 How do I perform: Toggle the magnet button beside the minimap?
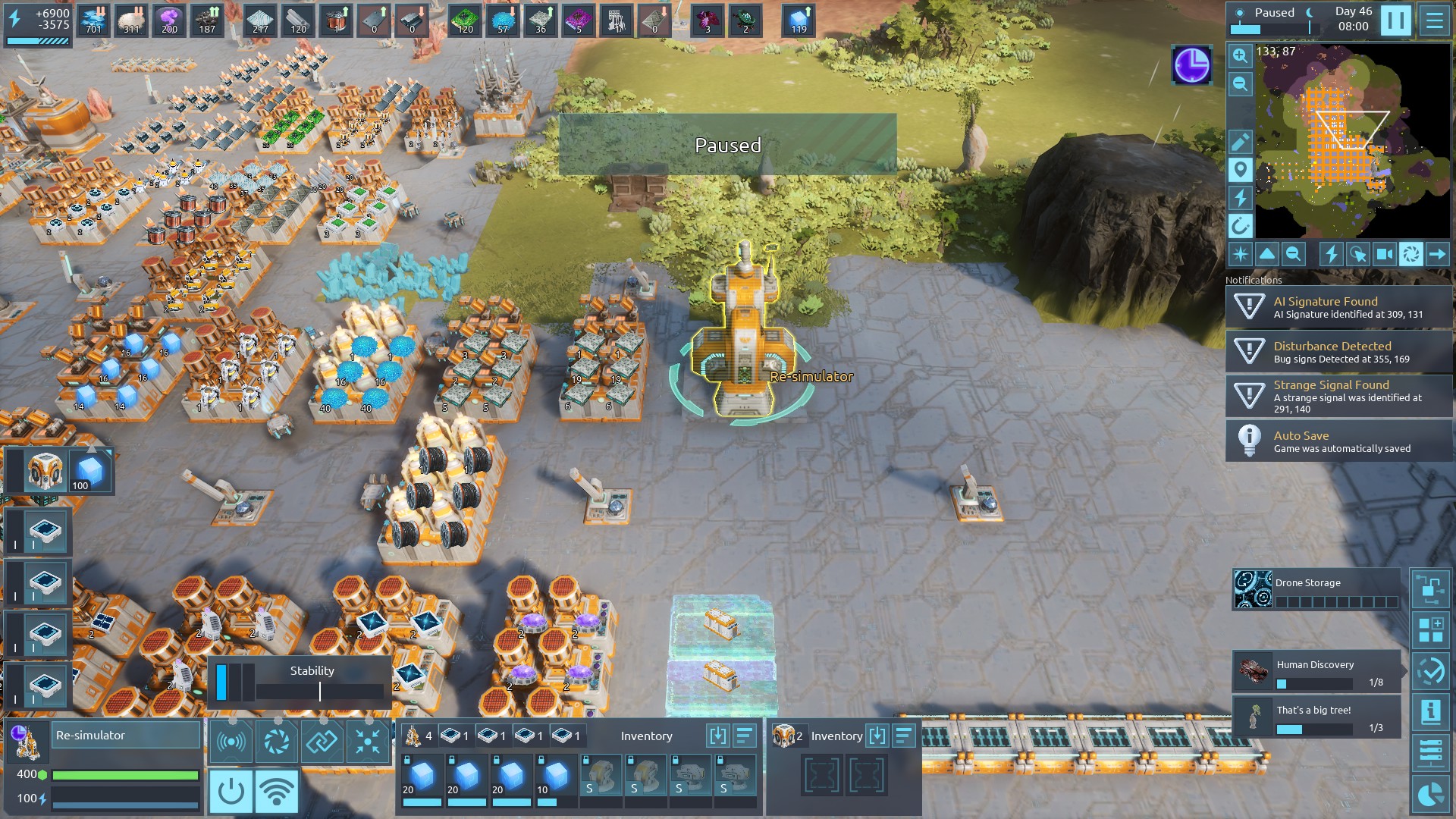[x=1240, y=226]
